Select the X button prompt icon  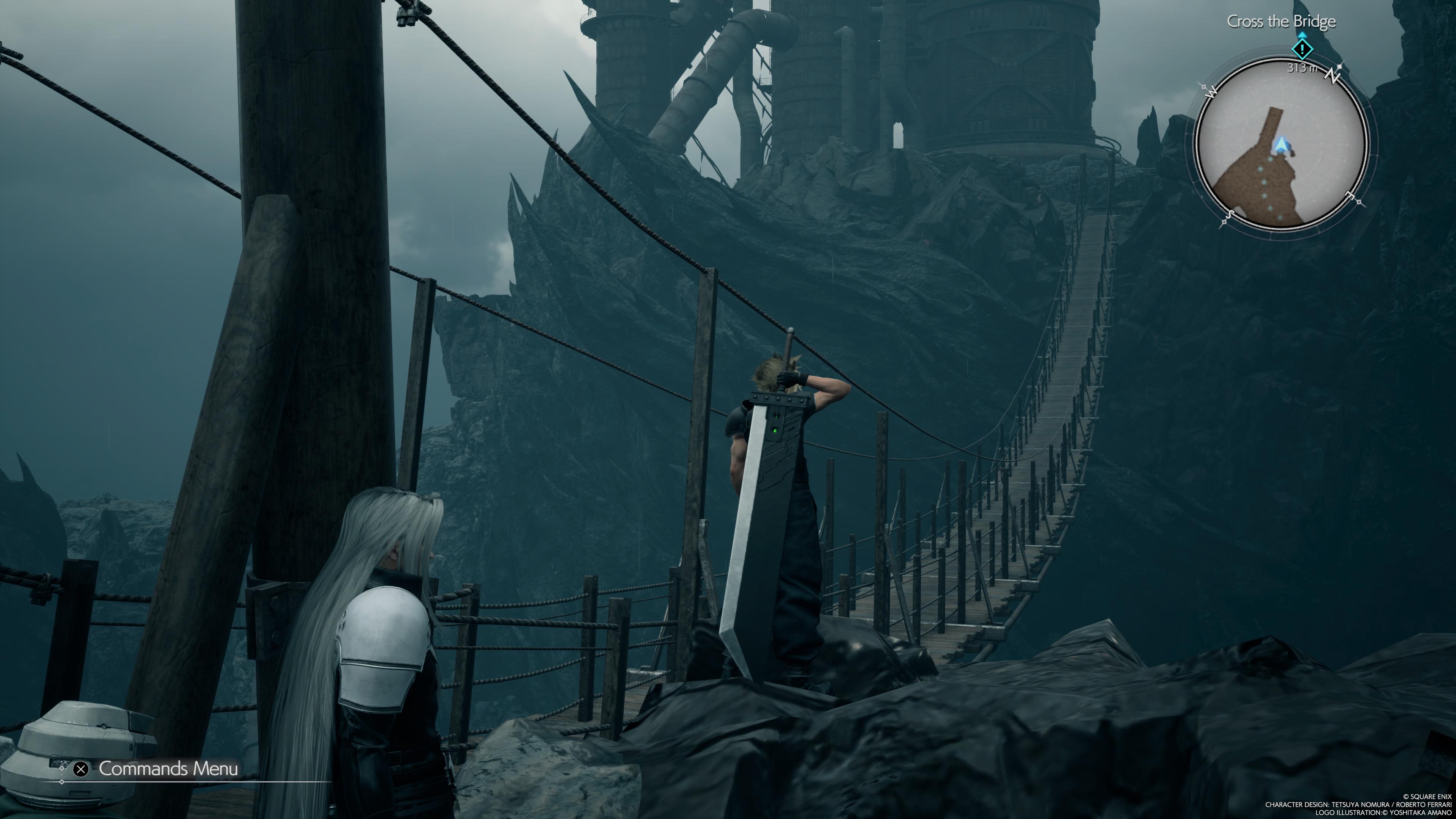(x=80, y=769)
